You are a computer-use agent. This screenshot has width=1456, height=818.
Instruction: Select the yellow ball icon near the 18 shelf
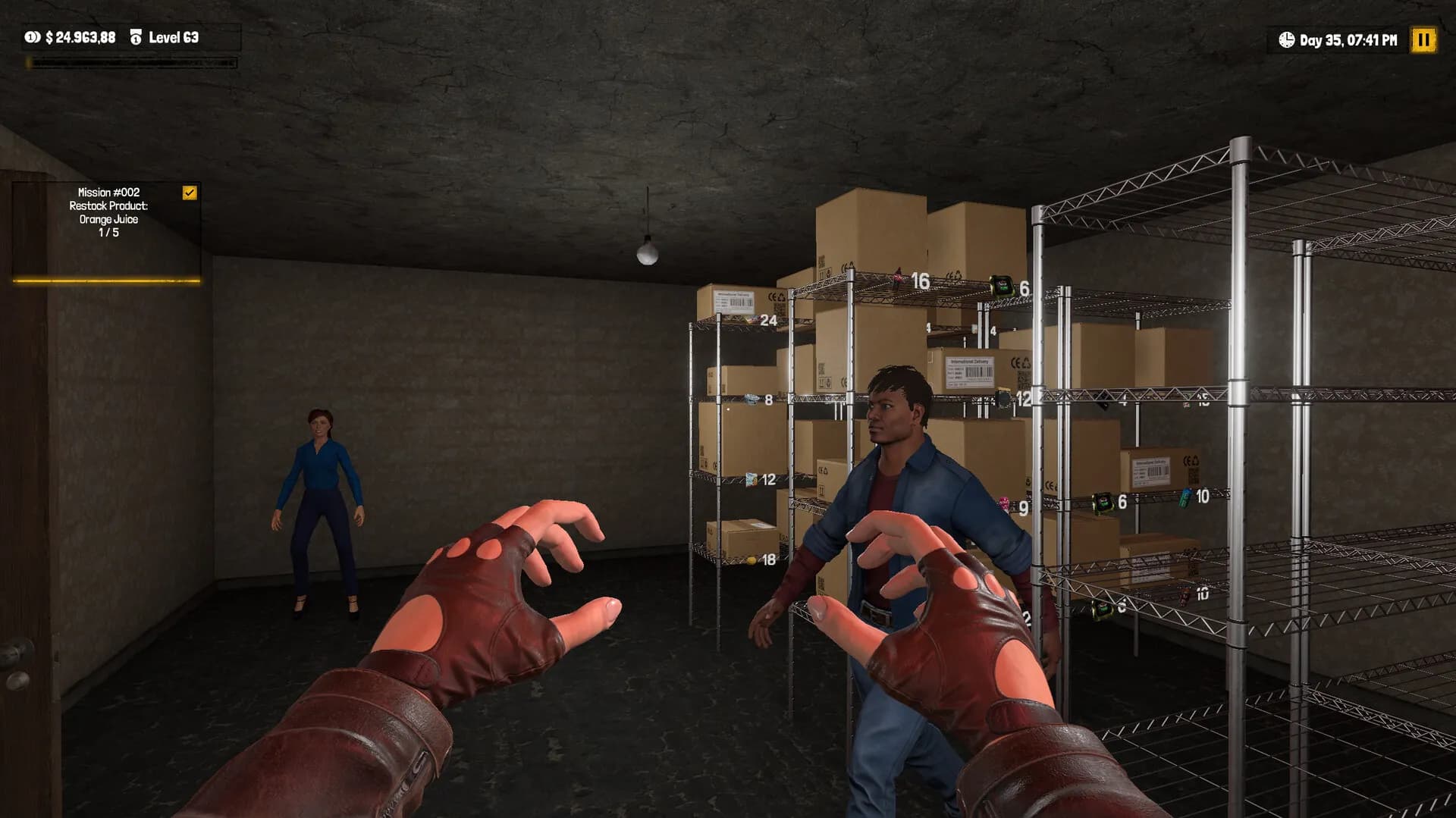click(x=752, y=559)
